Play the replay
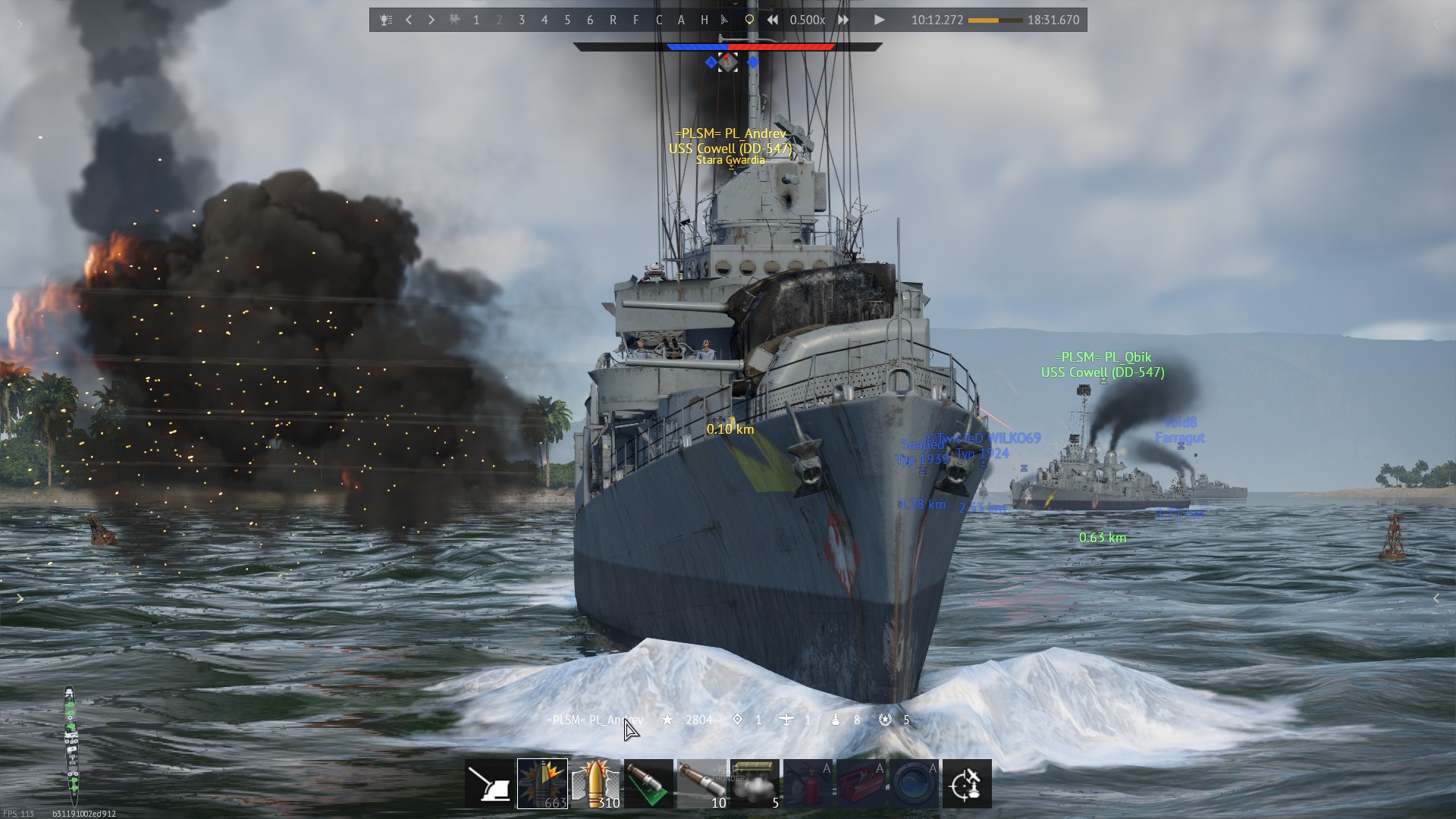 tap(879, 20)
